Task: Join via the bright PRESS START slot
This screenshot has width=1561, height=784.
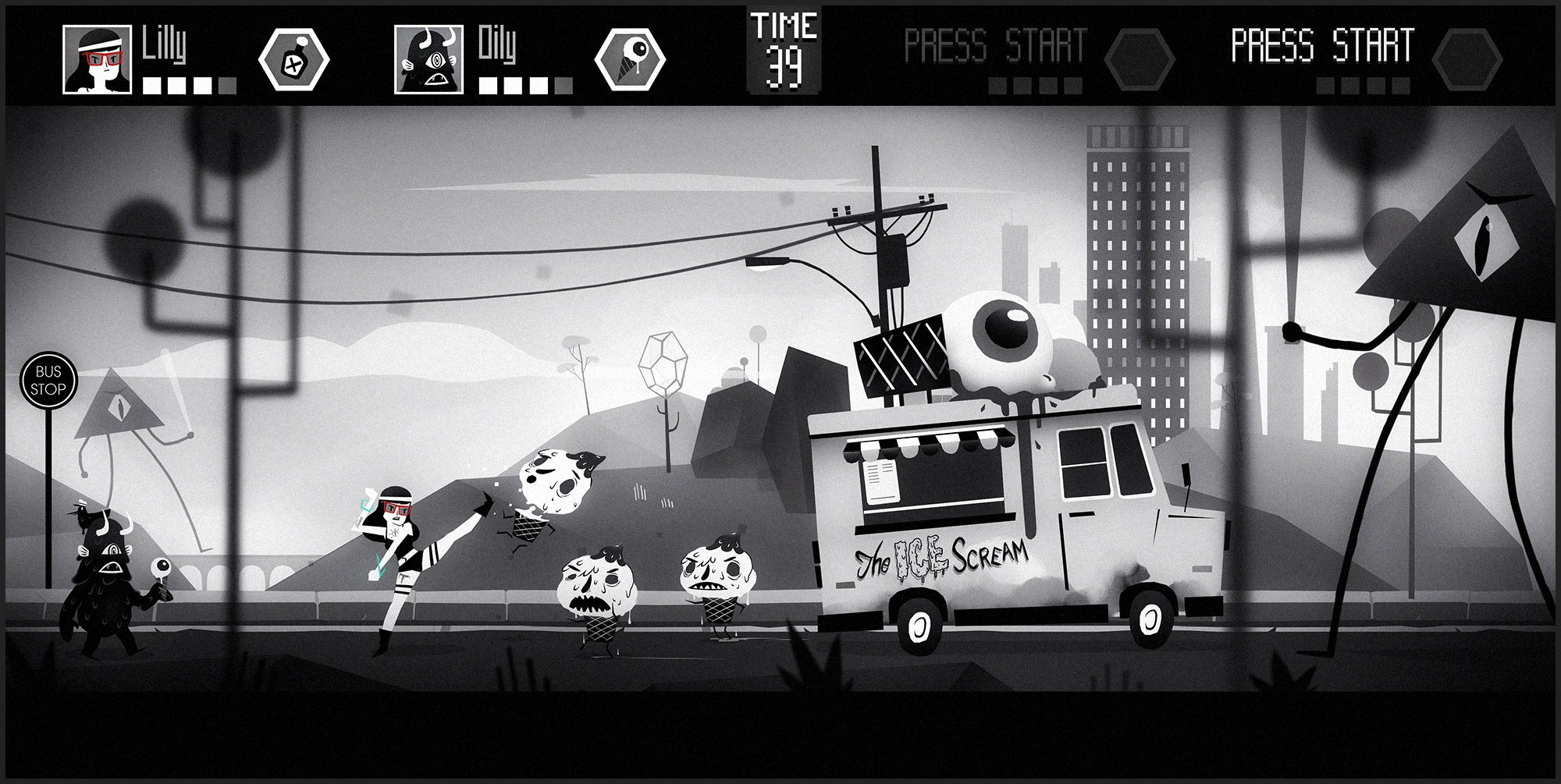Action: coord(1322,46)
